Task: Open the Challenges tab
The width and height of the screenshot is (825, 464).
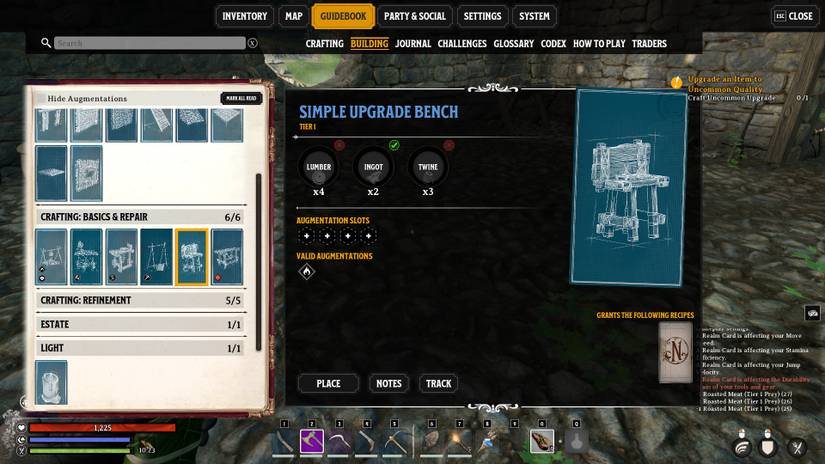Action: point(462,44)
